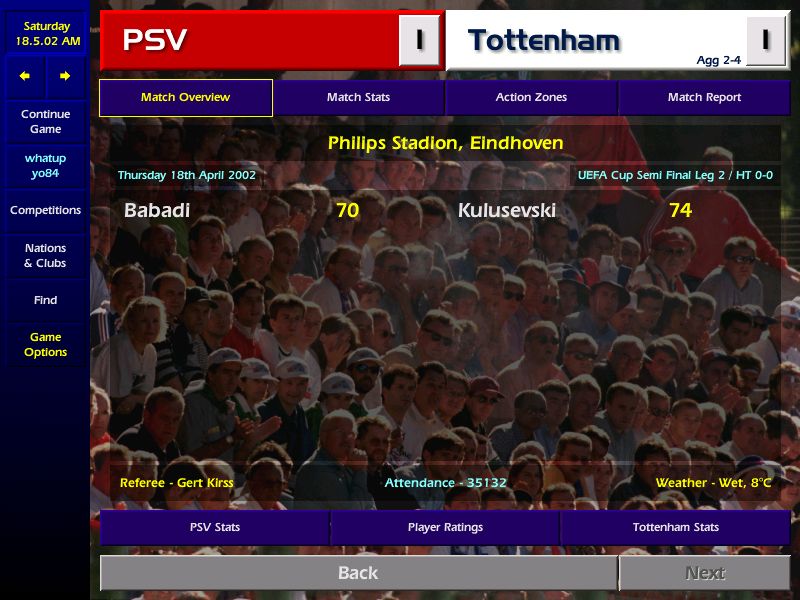This screenshot has height=600, width=800.
Task: Show the Action Zones tab
Action: coord(531,98)
